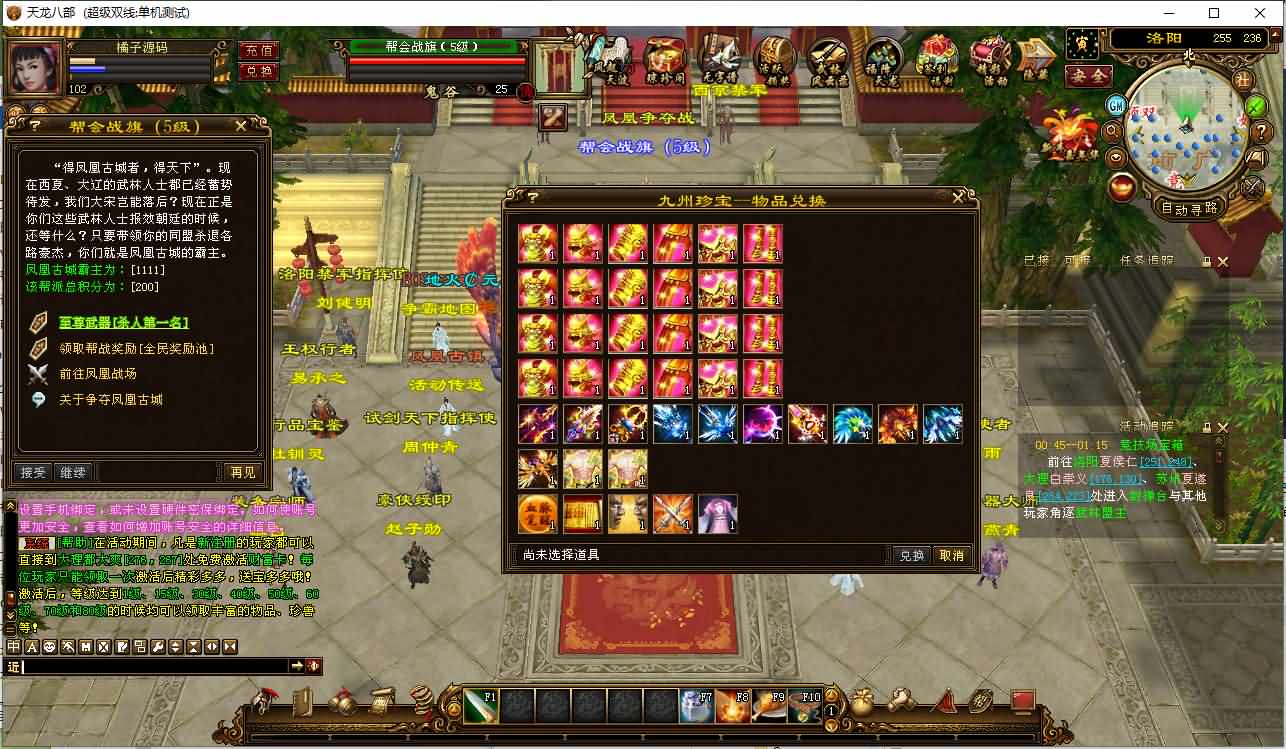The image size is (1286, 749).
Task: Toggle the 中 input language button
Action: coord(12,647)
